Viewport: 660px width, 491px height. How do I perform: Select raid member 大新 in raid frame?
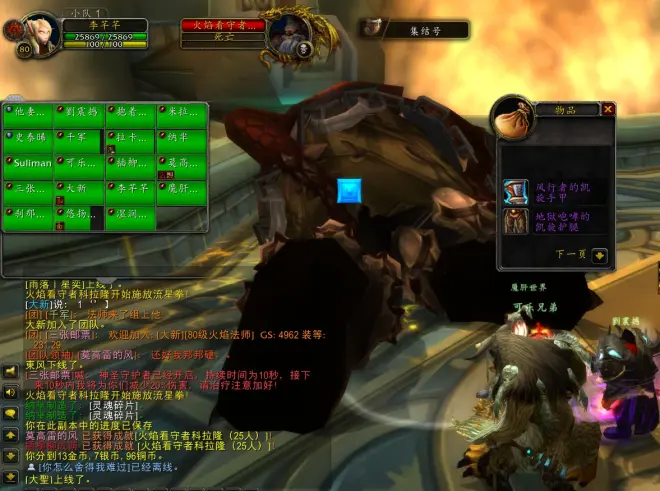pyautogui.click(x=80, y=190)
